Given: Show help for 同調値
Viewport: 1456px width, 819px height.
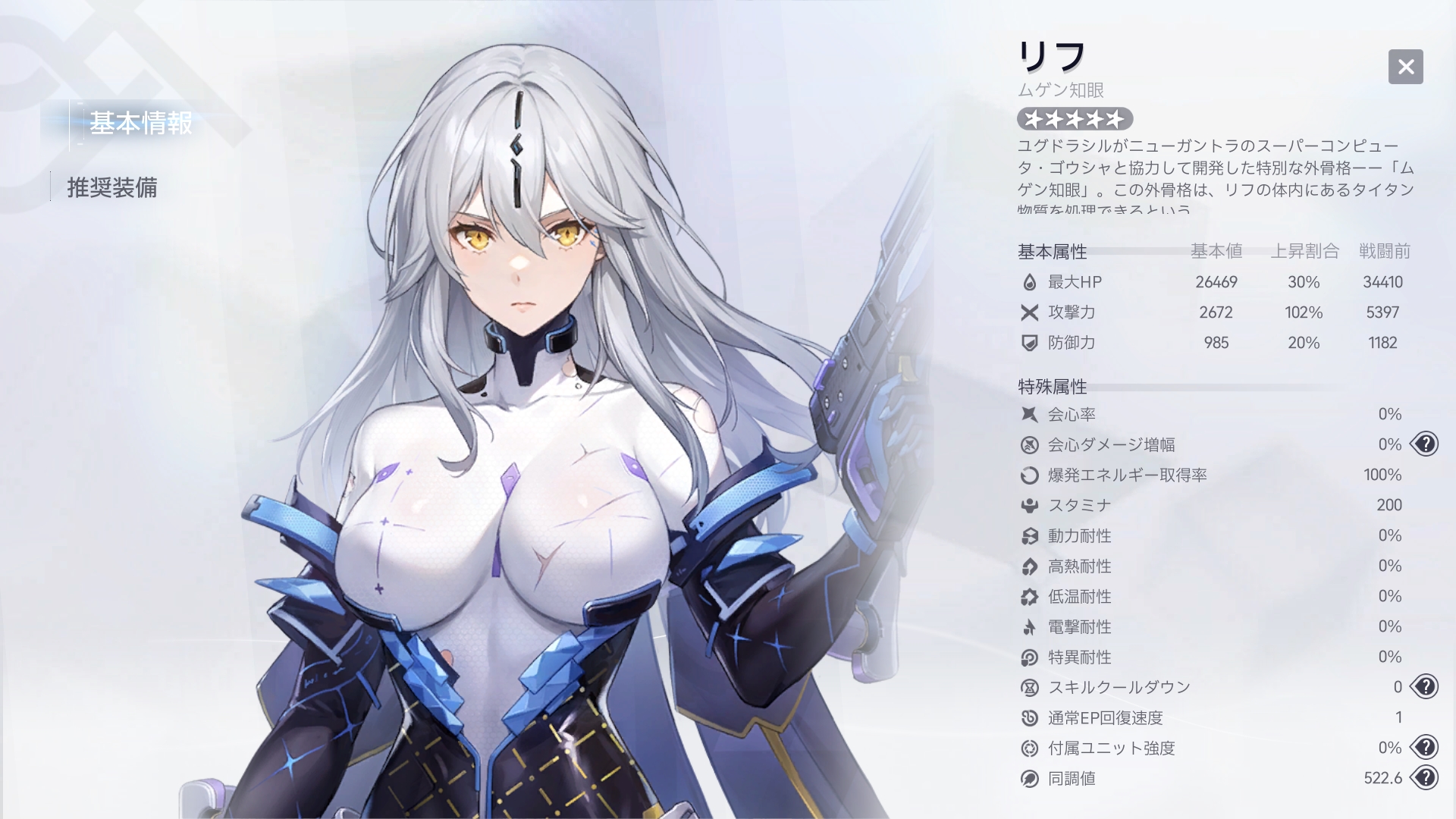Looking at the screenshot, I should (x=1425, y=778).
